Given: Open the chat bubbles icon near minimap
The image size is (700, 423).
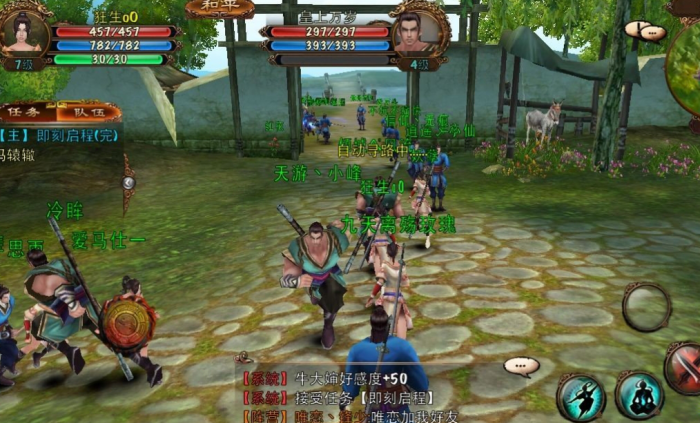Looking at the screenshot, I should pyautogui.click(x=645, y=31).
